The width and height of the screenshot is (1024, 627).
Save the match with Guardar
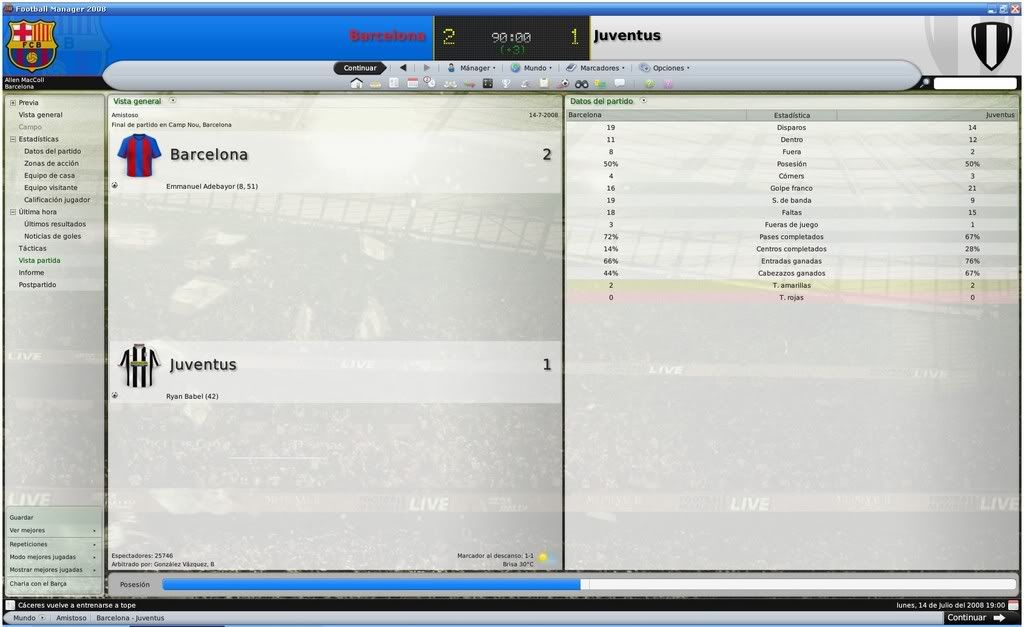(21, 517)
